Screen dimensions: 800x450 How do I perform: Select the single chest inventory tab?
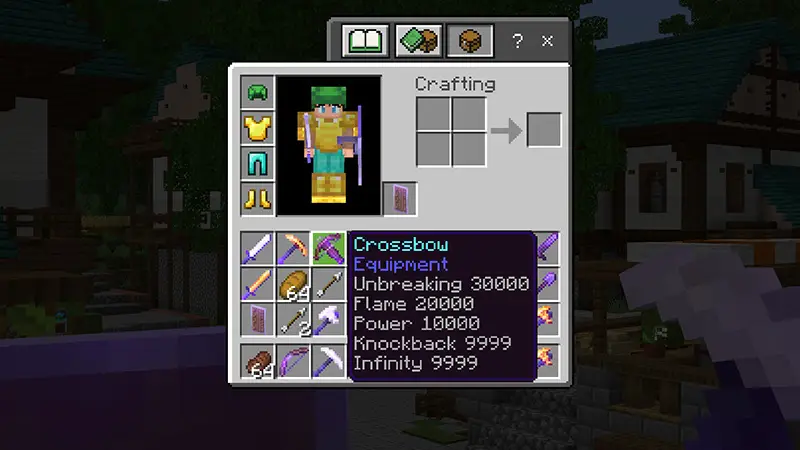tap(470, 41)
